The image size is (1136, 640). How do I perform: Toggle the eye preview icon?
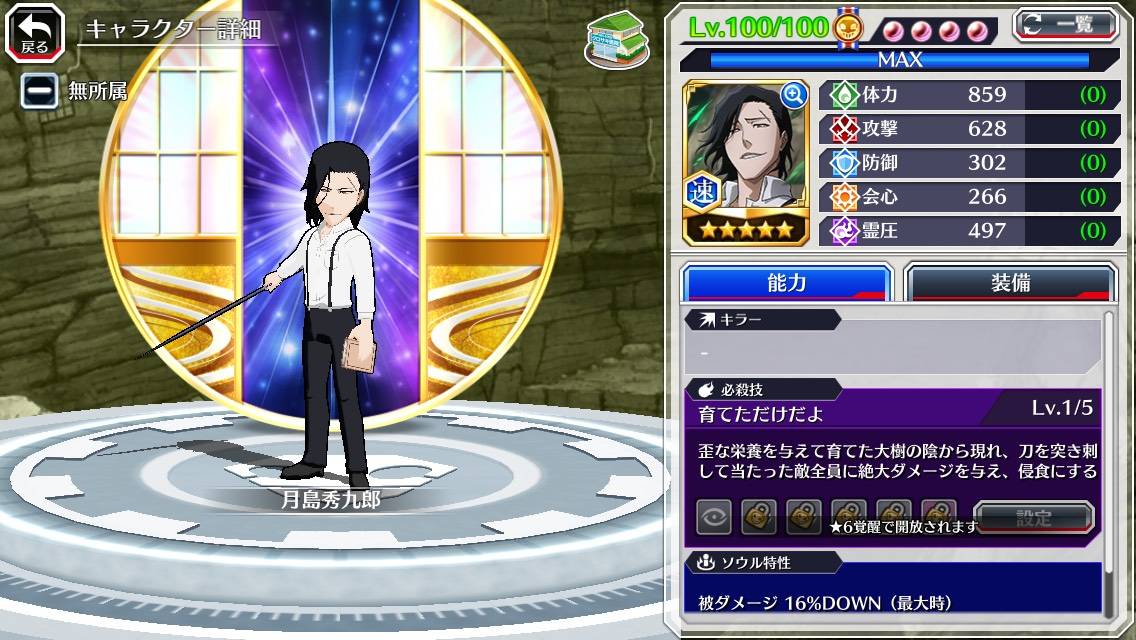click(x=713, y=517)
